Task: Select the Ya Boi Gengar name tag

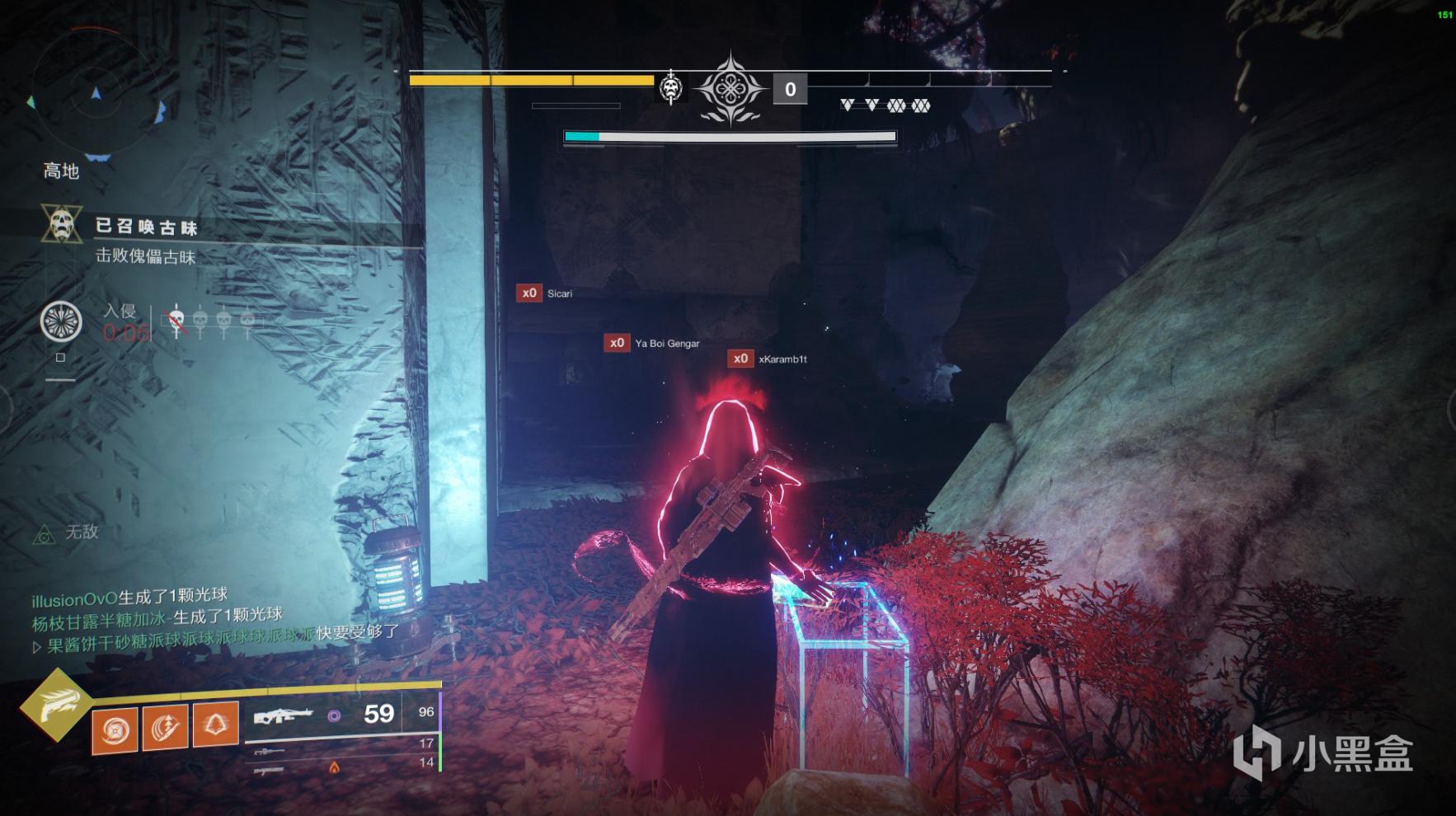Action: (666, 343)
